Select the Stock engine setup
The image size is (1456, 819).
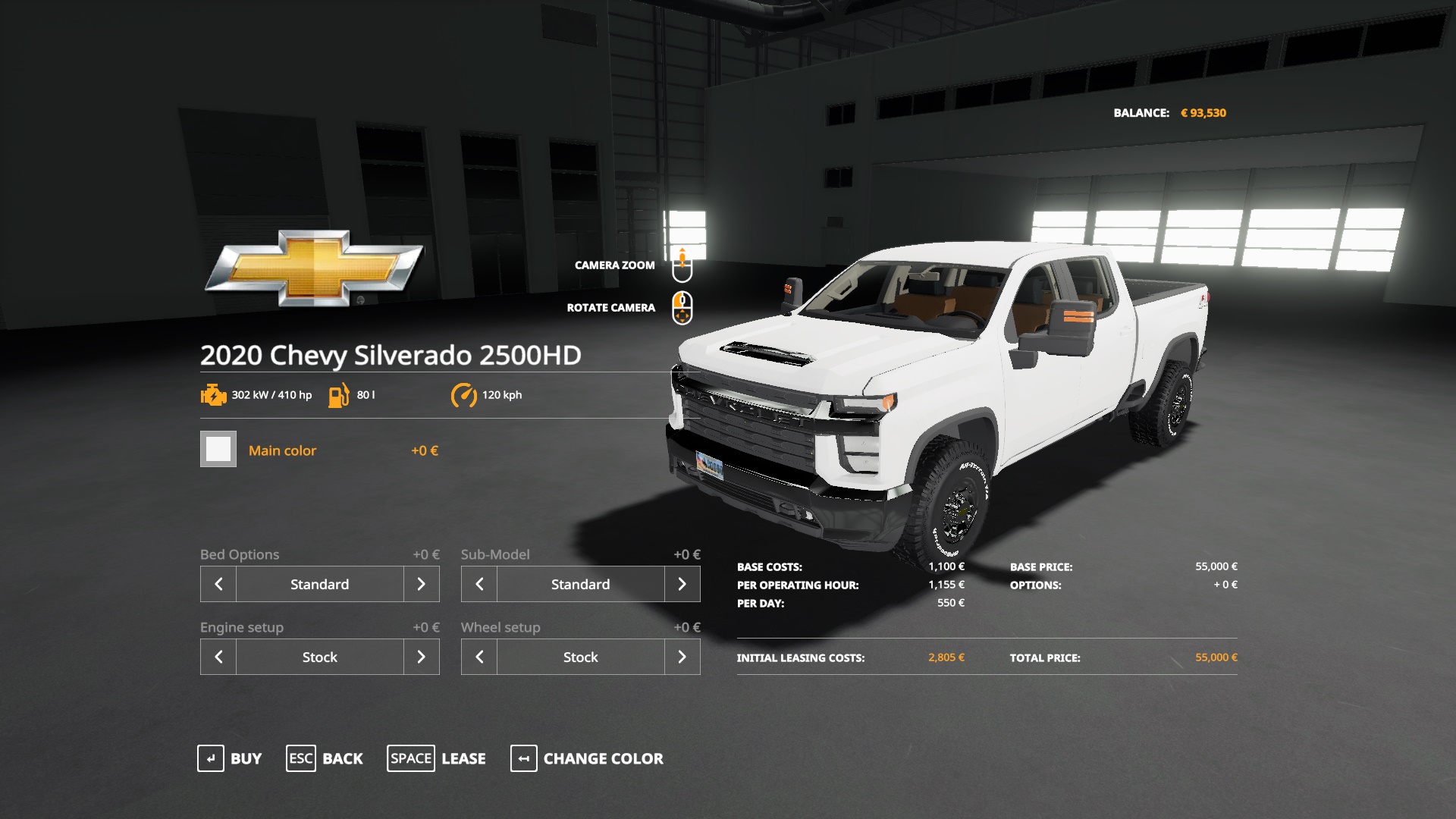click(318, 657)
